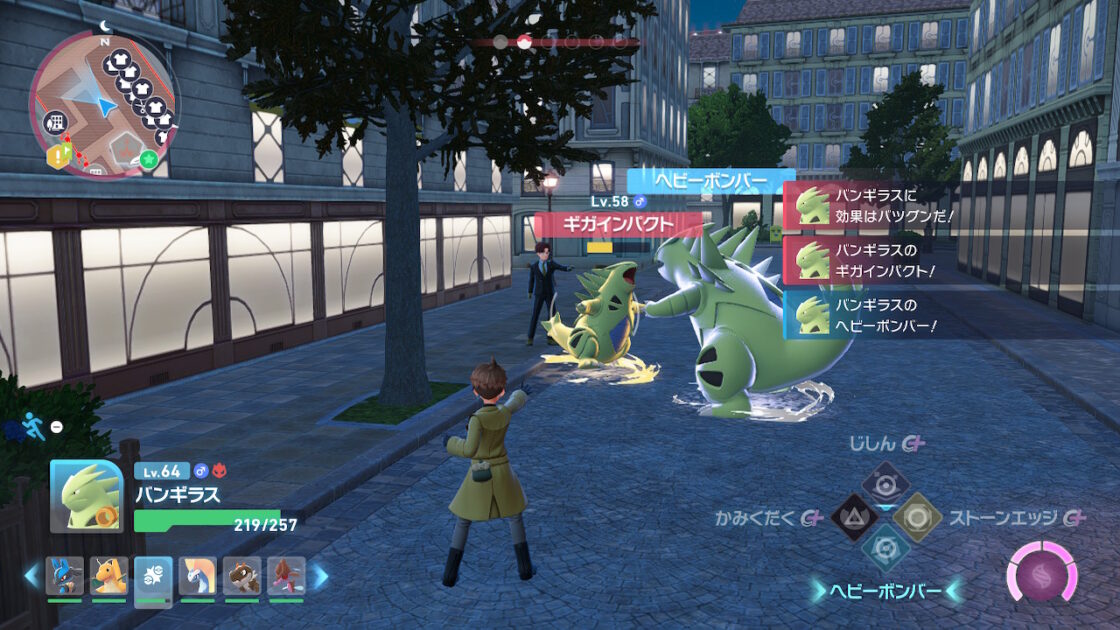Choose the brown Tyrunt party slot
Image resolution: width=1120 pixels, height=630 pixels.
(242, 576)
